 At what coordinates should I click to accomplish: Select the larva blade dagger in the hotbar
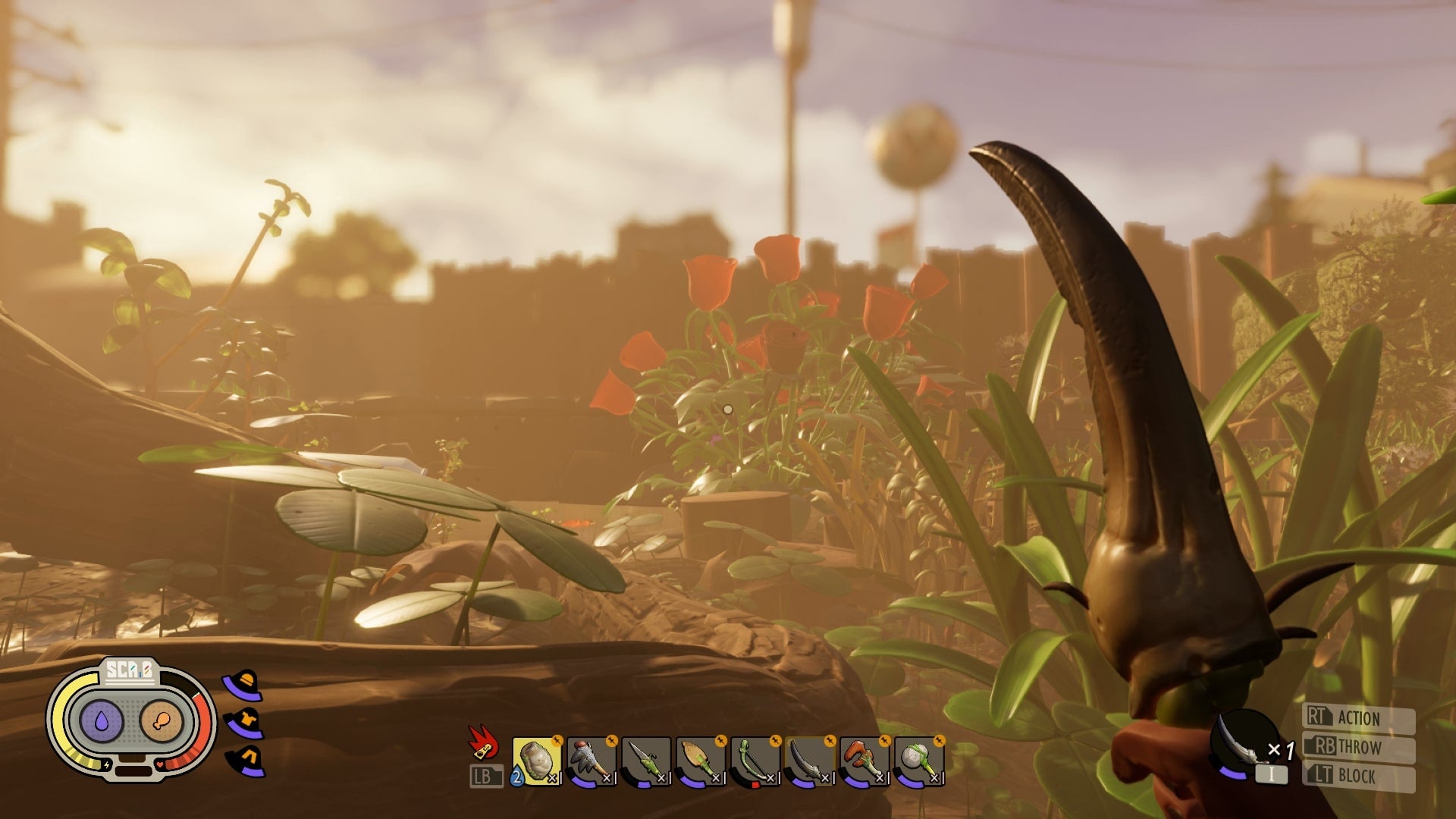click(x=646, y=762)
